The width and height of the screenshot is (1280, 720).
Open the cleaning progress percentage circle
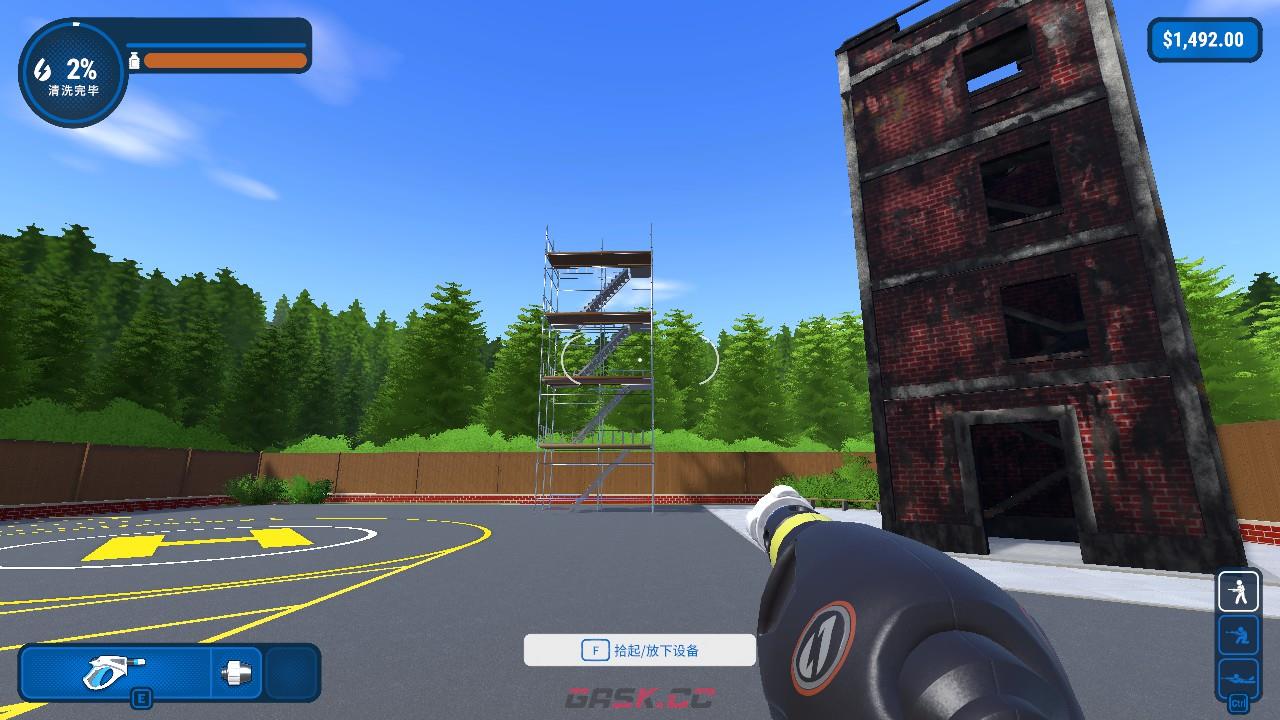tap(72, 74)
